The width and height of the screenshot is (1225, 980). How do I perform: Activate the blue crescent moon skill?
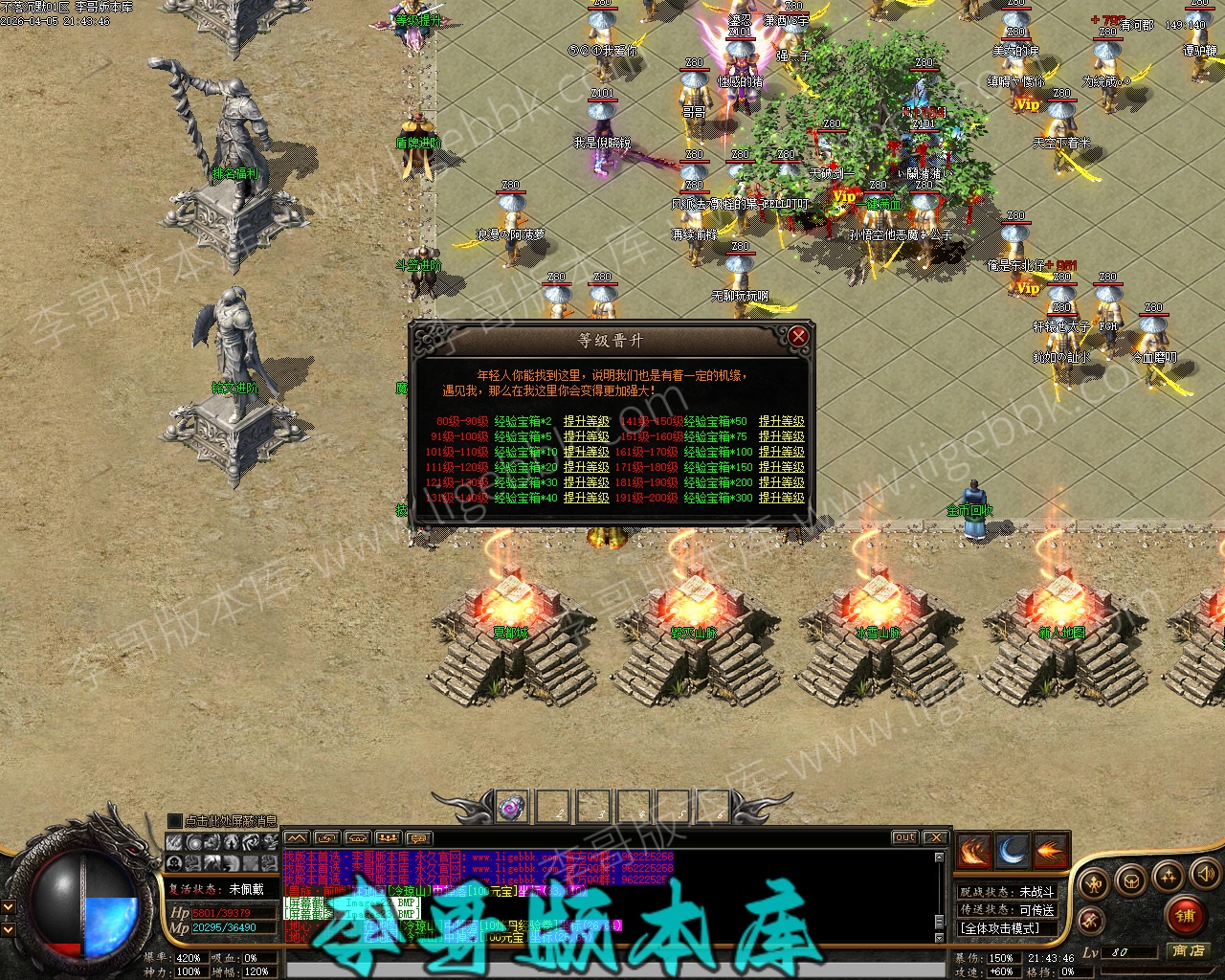(x=1012, y=850)
